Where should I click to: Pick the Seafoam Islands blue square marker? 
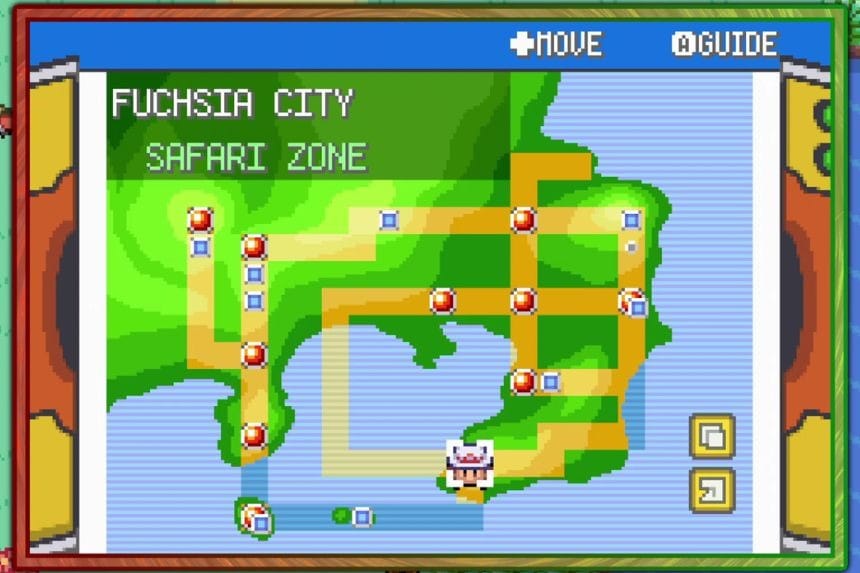click(362, 517)
